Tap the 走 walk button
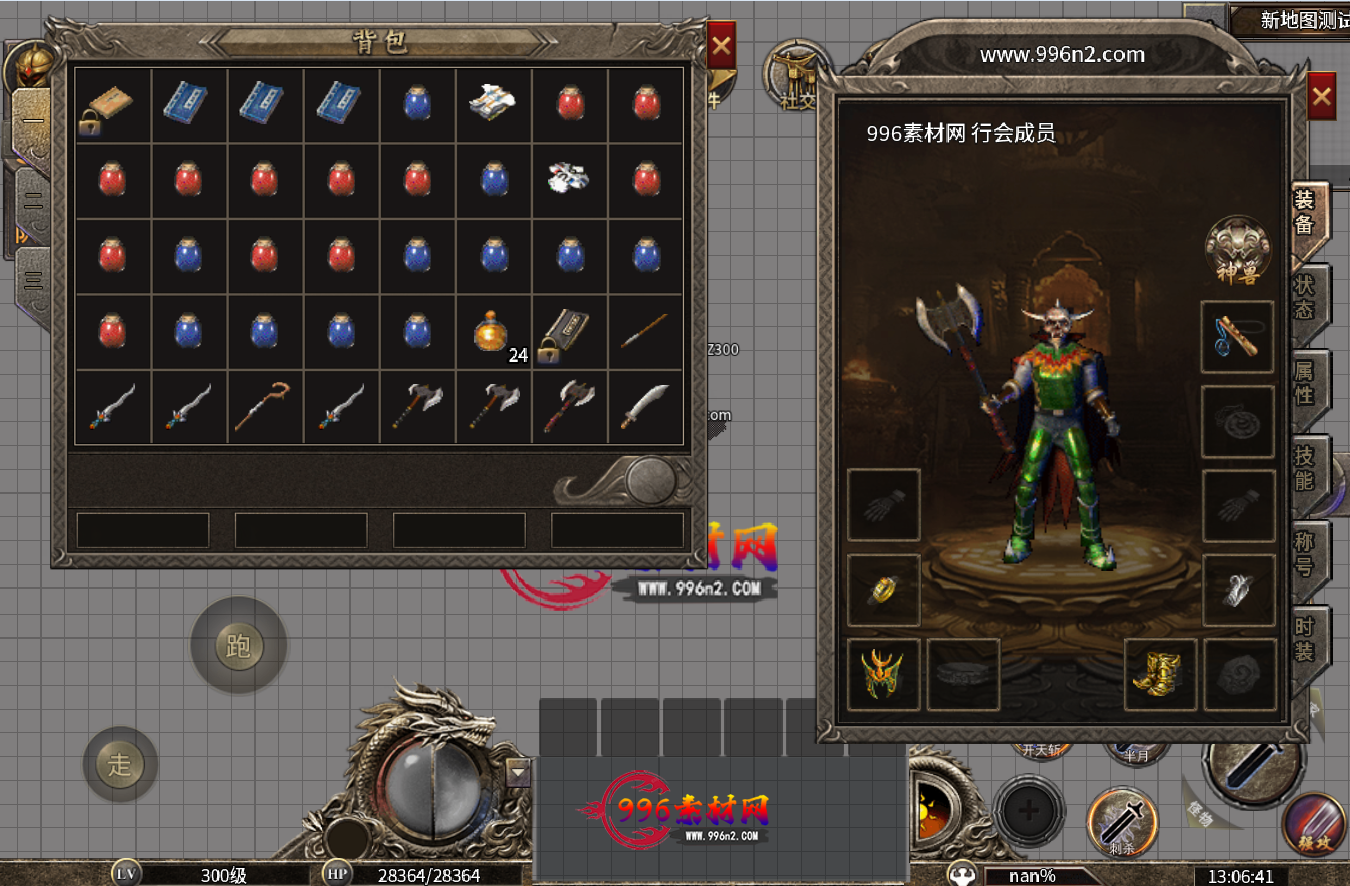 (x=120, y=765)
